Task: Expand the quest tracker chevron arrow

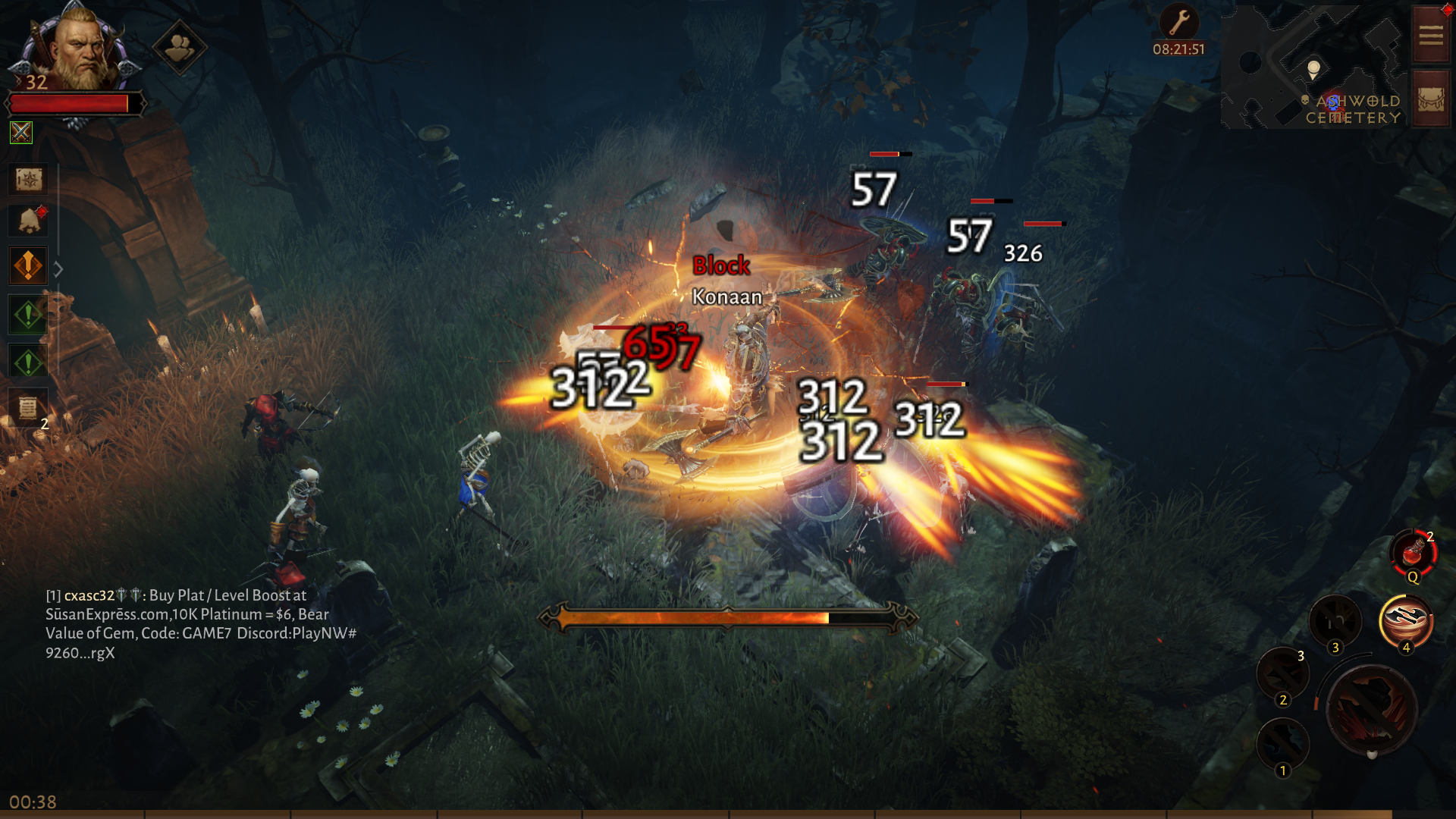Action: point(59,267)
